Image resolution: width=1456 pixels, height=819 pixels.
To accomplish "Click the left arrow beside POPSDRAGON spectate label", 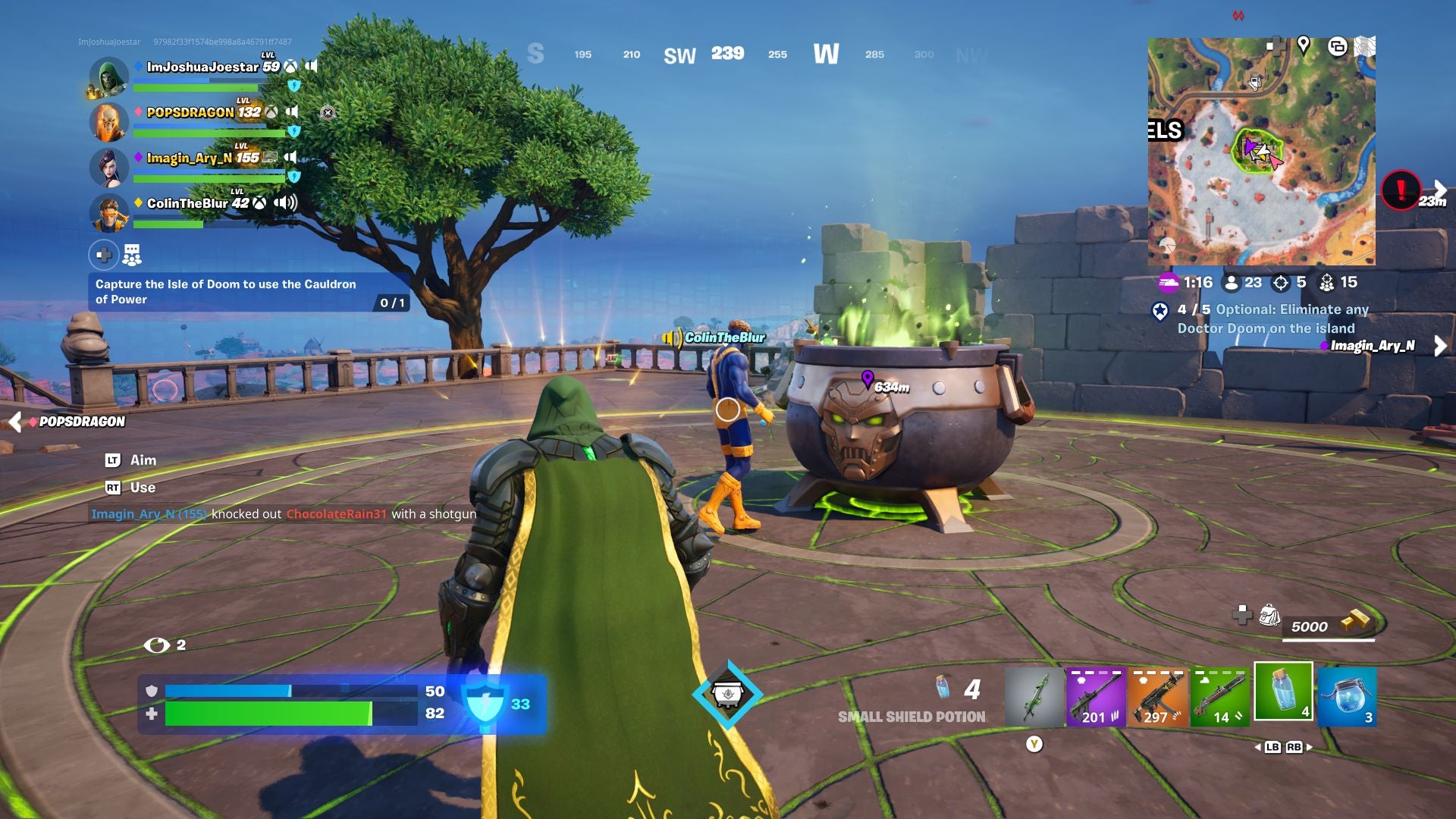I will tap(17, 422).
